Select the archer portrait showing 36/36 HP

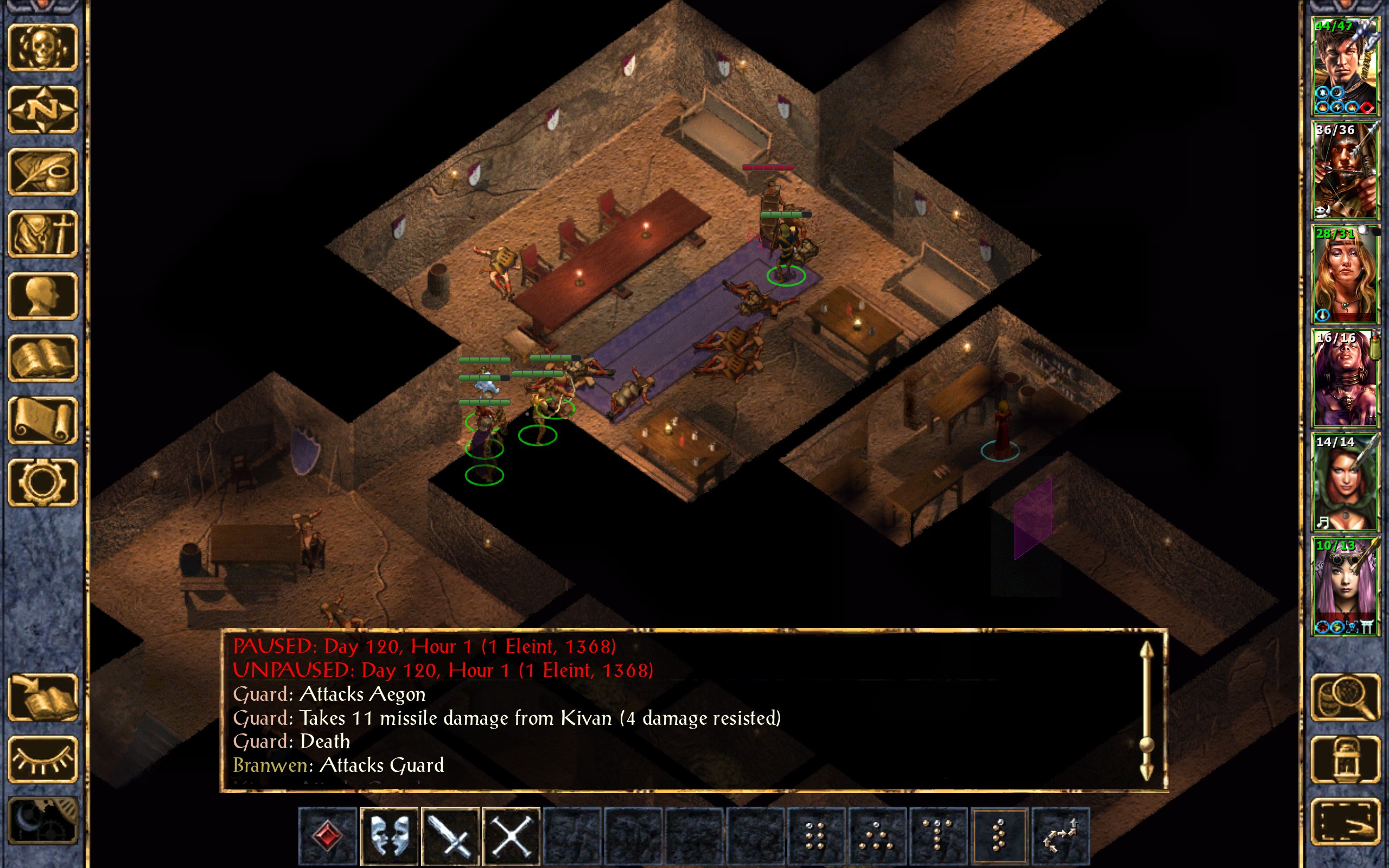pos(1345,170)
